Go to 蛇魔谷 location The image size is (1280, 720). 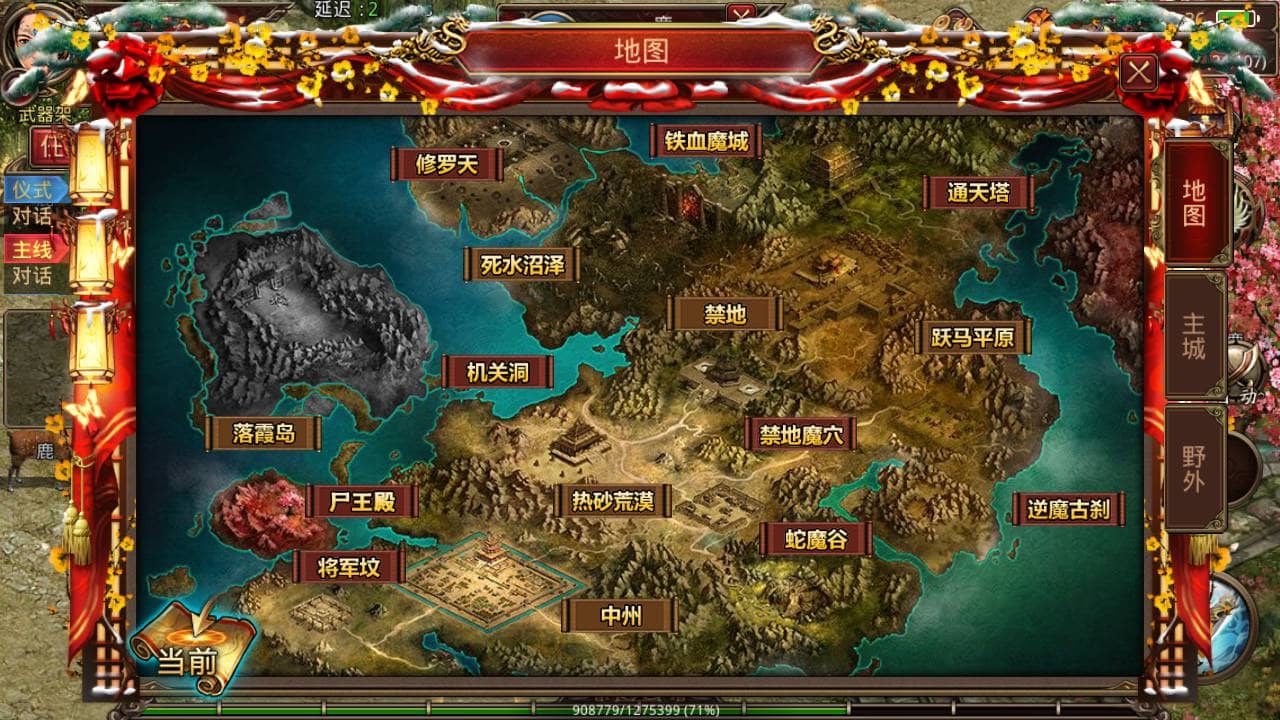(816, 540)
